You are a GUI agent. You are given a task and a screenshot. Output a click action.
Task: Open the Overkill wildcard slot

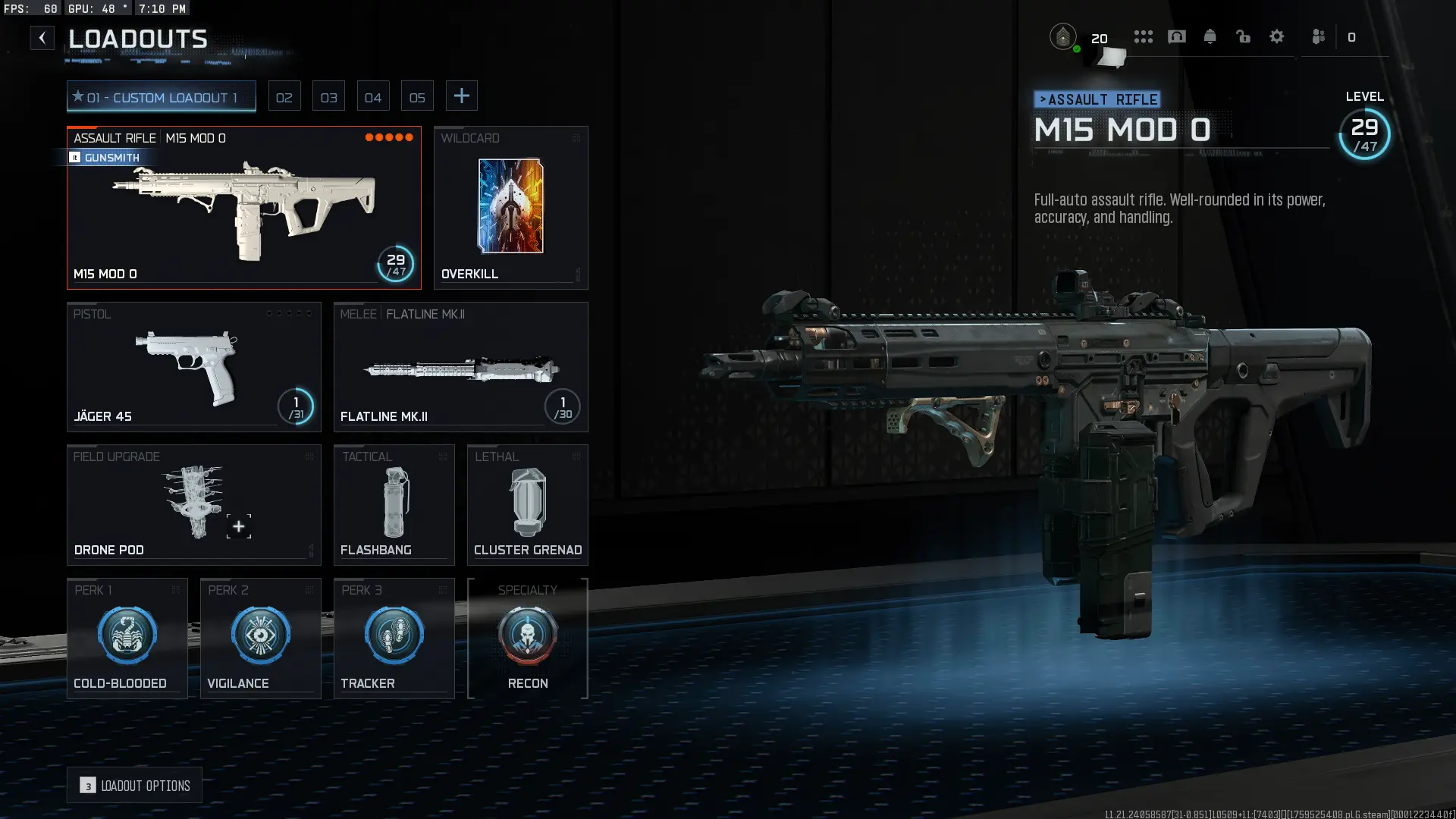coord(510,208)
